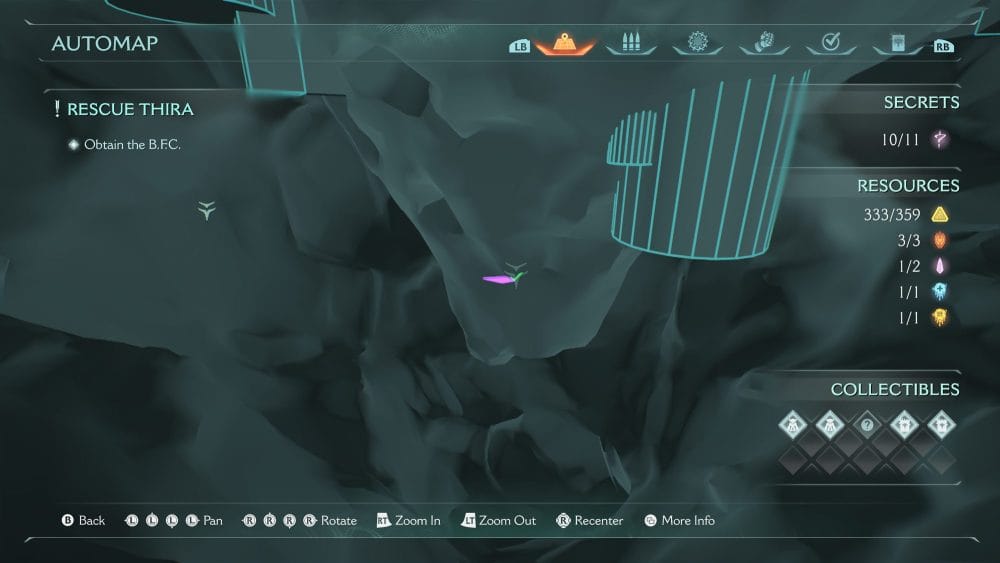Viewport: 1000px width, 563px height.
Task: Select the highlighted automap tab icon
Action: click(566, 43)
